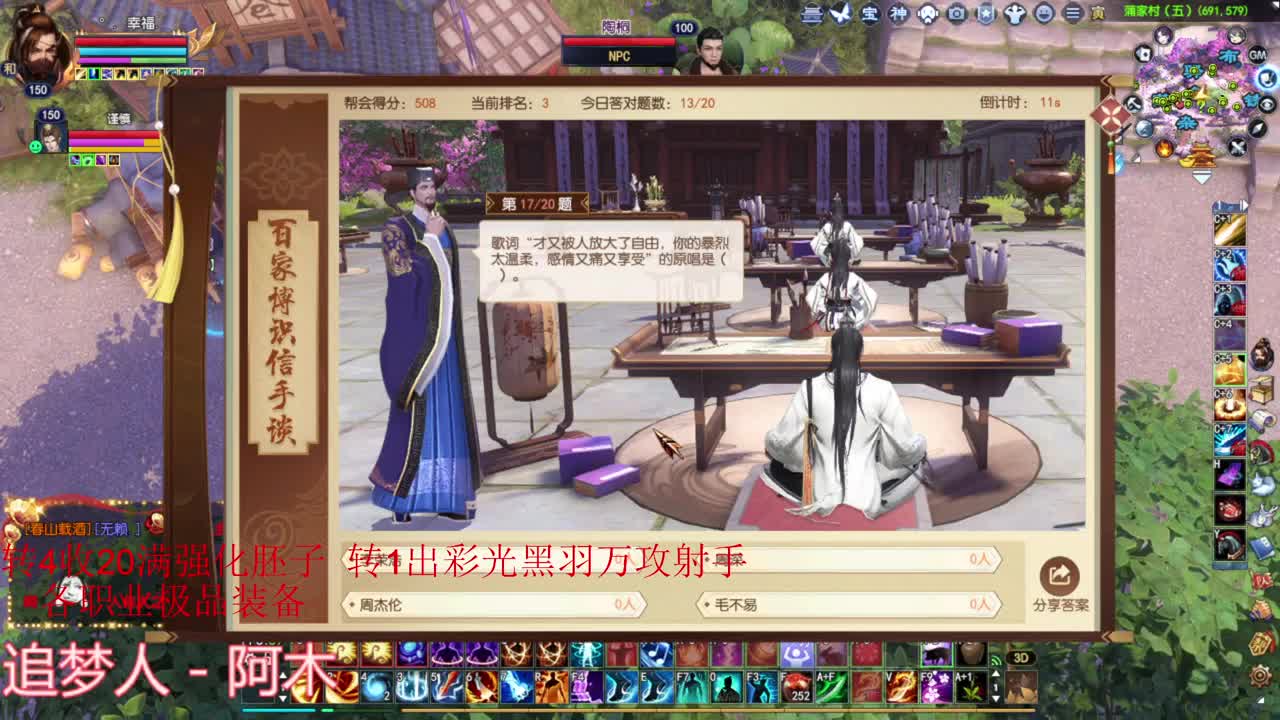Image resolution: width=1280 pixels, height=720 pixels.
Task: Click the 神 icon in the top menu bar
Action: pos(897,14)
